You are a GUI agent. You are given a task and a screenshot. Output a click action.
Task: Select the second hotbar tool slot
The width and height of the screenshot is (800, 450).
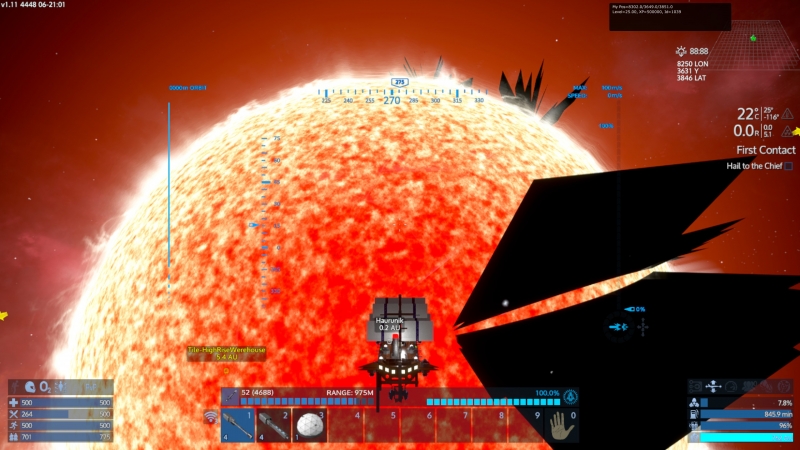pos(273,424)
